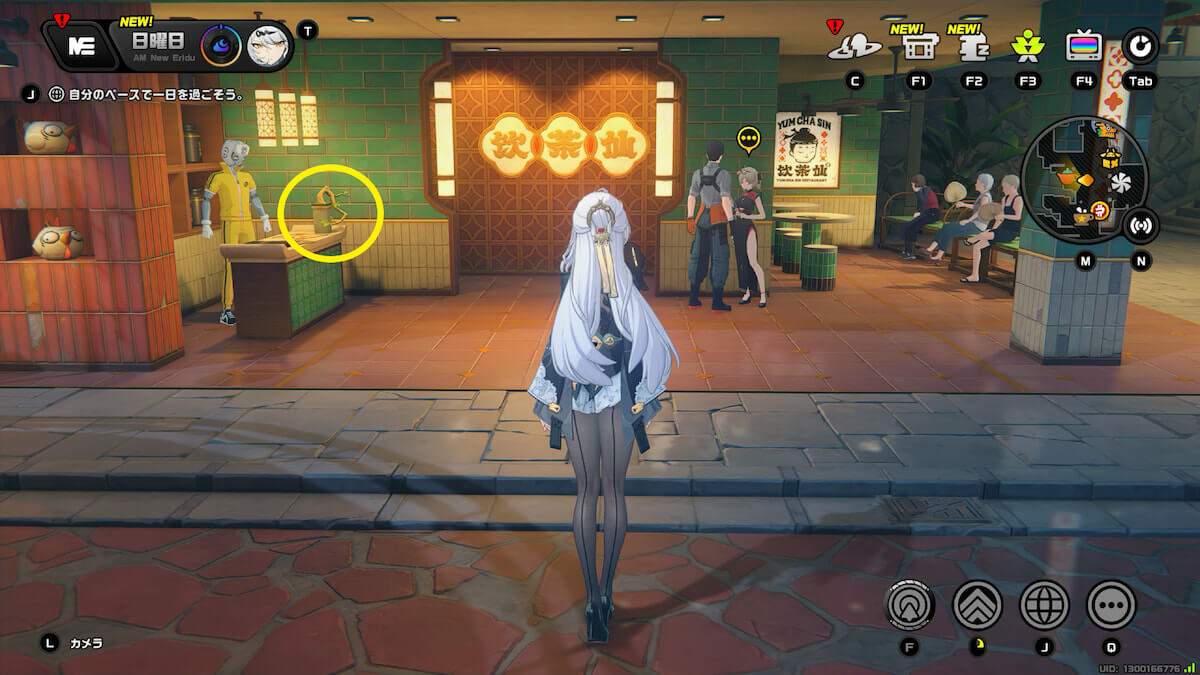Click the blue moon time-of-day dial
This screenshot has height=675, width=1200.
click(x=220, y=46)
